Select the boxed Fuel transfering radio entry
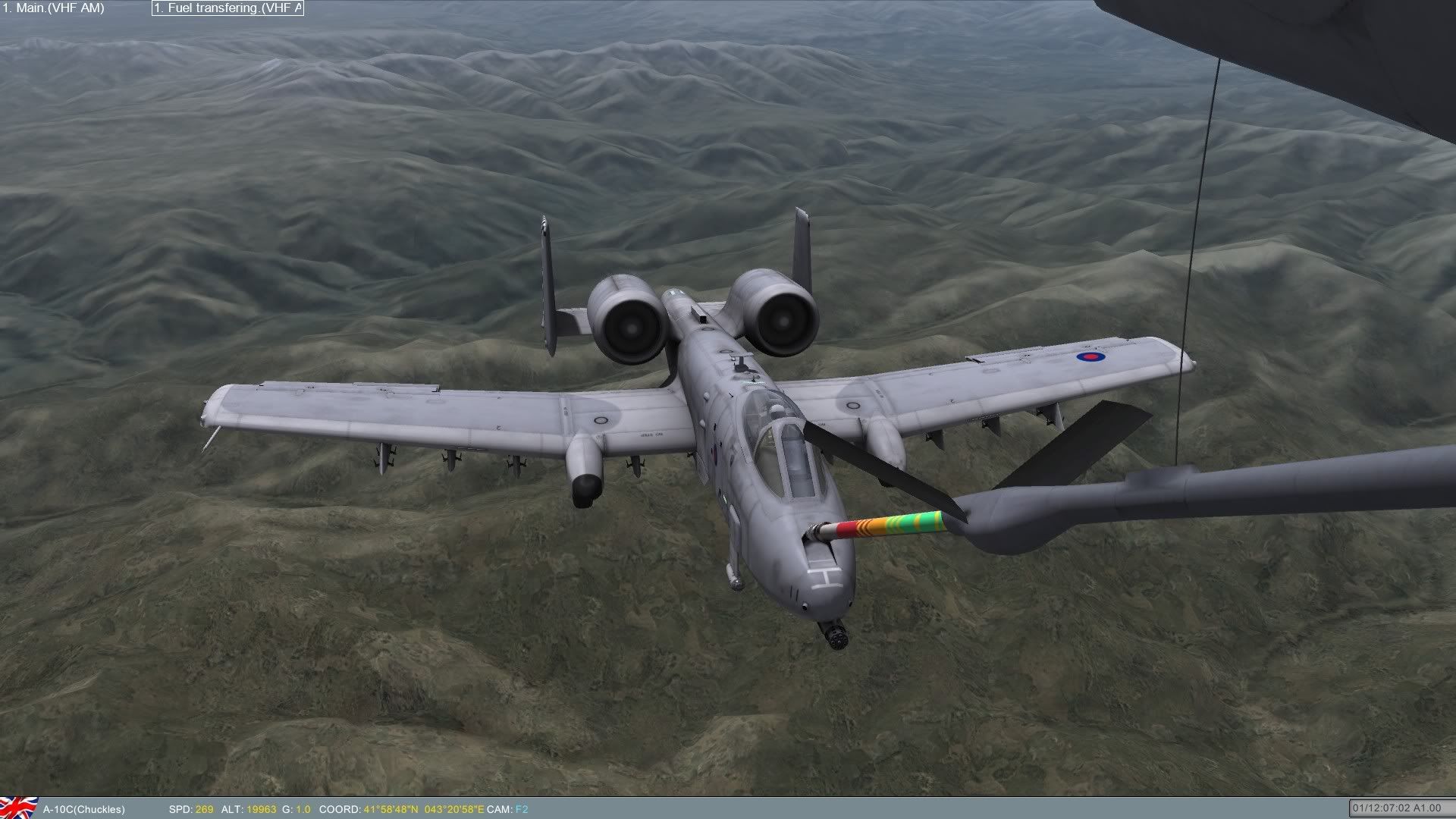The image size is (1456, 819). tap(227, 8)
